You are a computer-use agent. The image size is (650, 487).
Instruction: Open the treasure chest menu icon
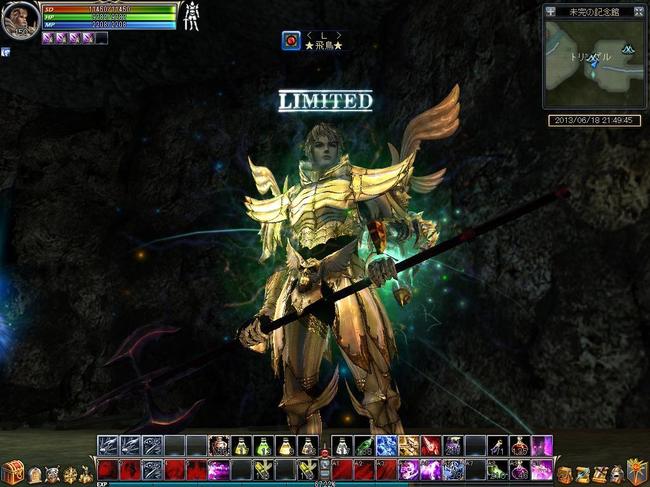click(12, 473)
